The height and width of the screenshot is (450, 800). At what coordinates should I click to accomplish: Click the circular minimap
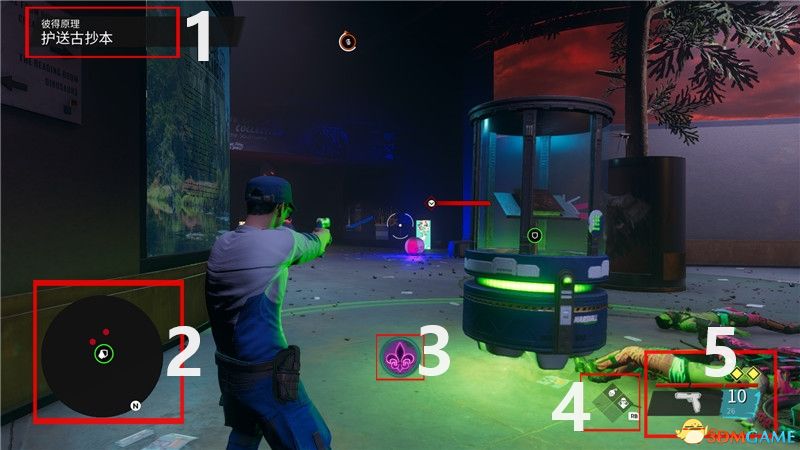point(102,351)
